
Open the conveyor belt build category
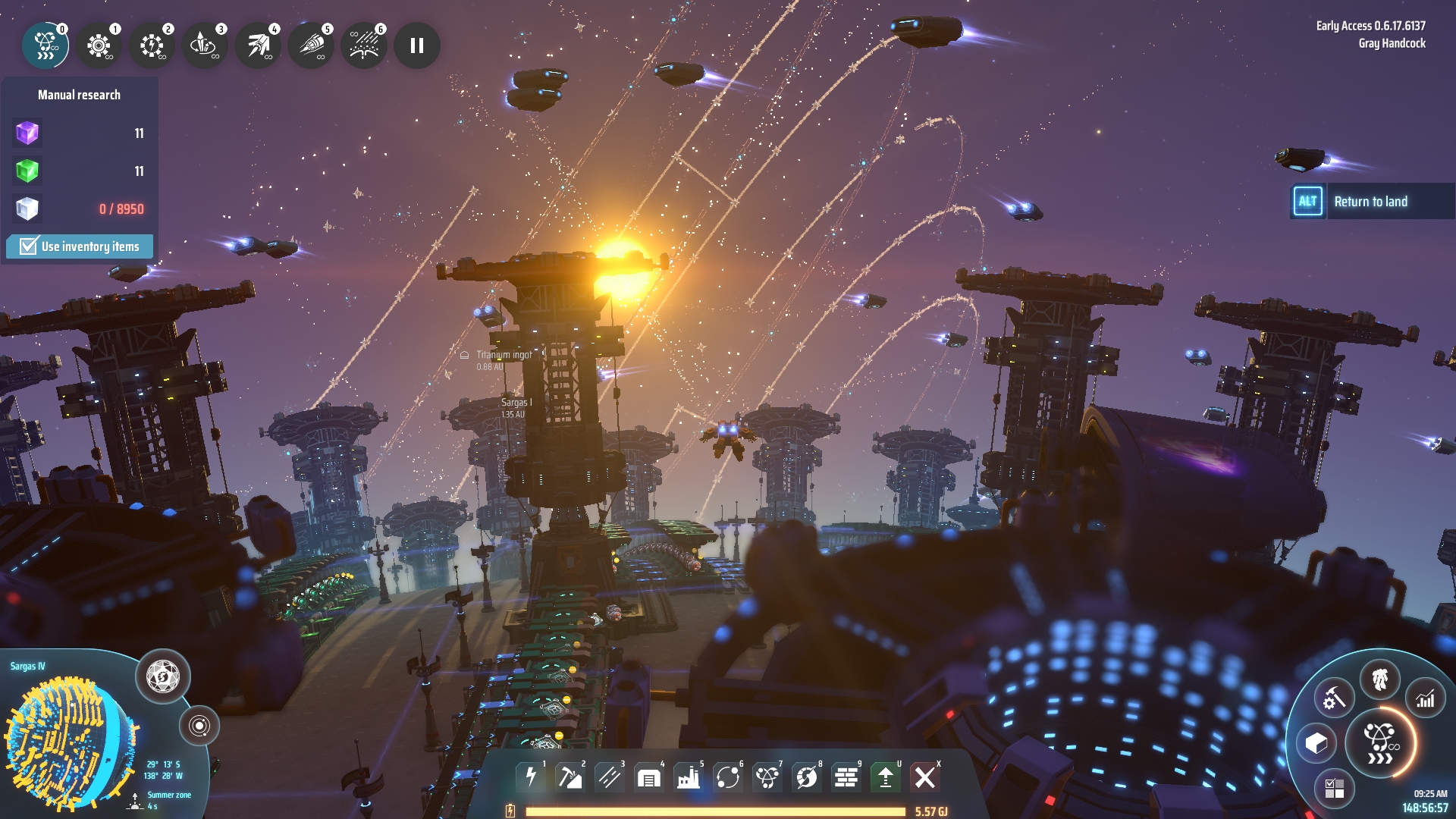point(609,777)
